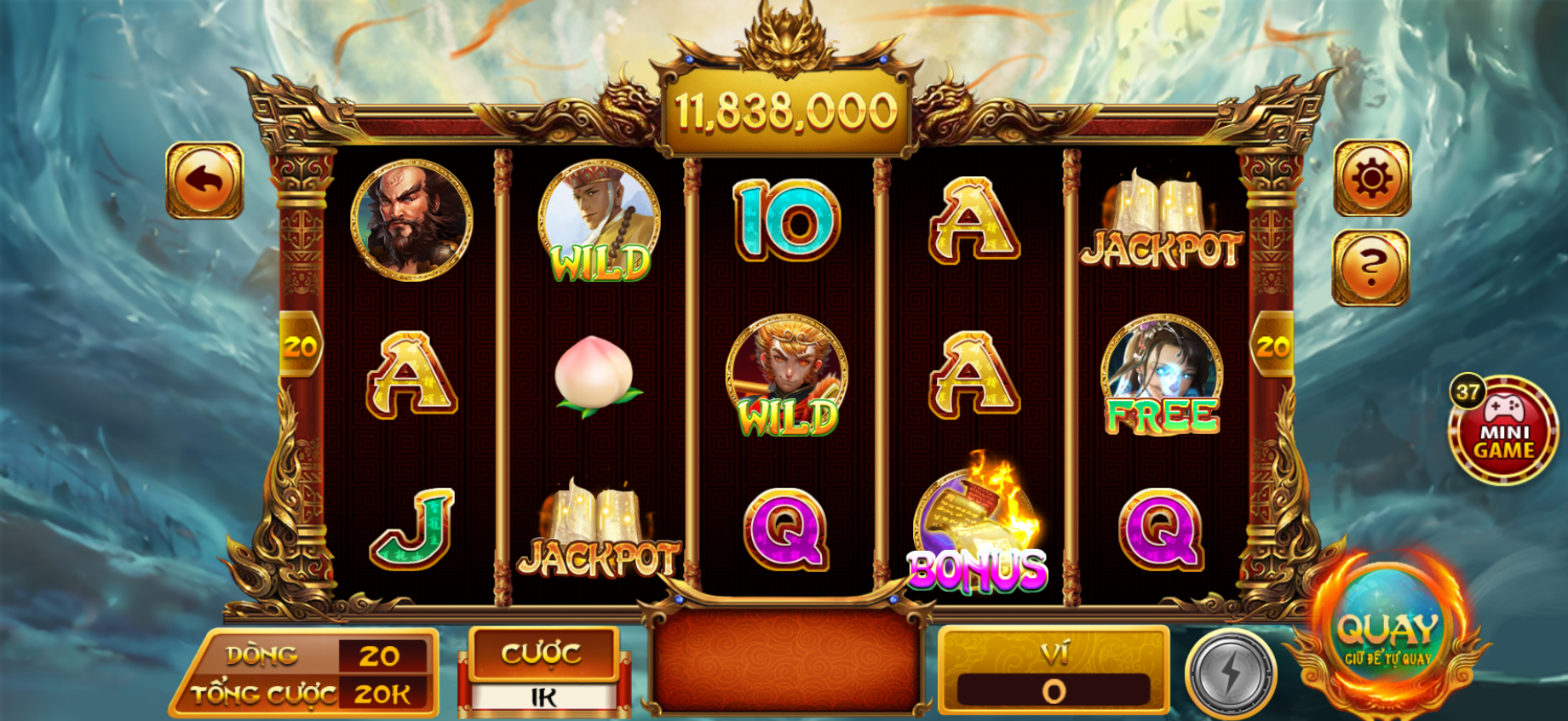Viewport: 1568px width, 721px height.
Task: Open the Mini Game button
Action: [x=1503, y=432]
